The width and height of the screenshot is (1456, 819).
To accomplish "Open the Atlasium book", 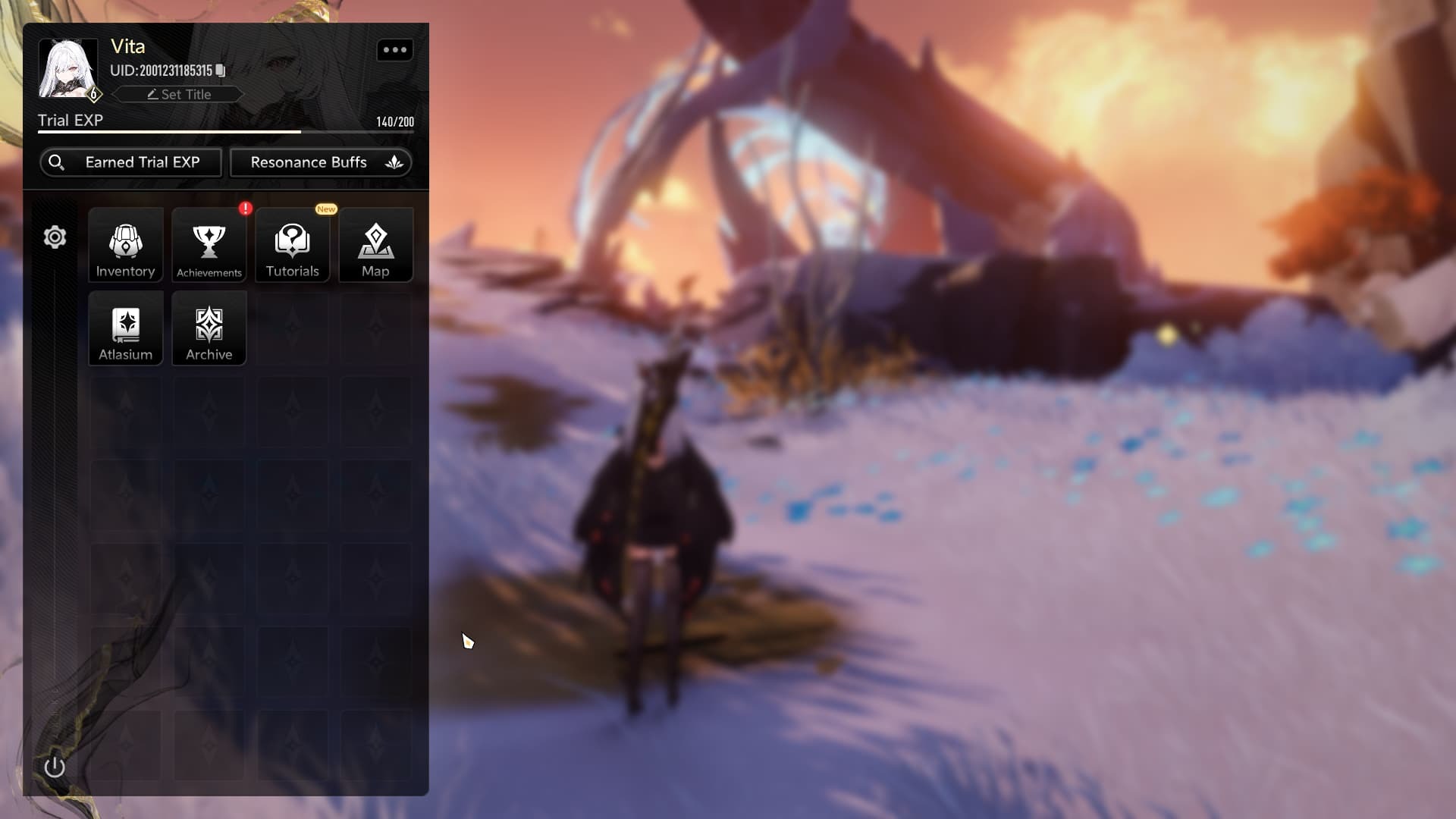I will coord(125,328).
